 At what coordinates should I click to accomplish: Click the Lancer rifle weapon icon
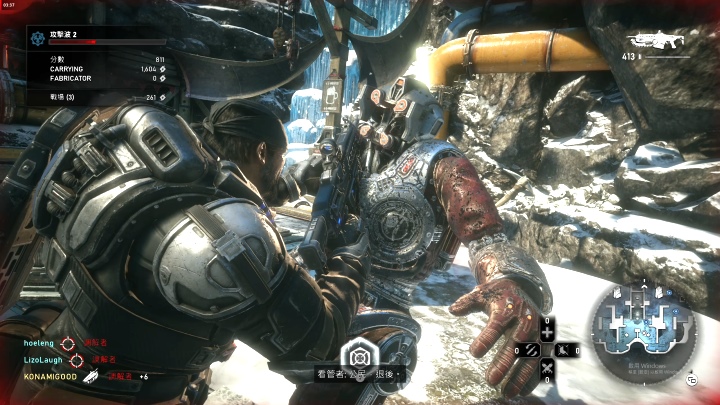(654, 42)
